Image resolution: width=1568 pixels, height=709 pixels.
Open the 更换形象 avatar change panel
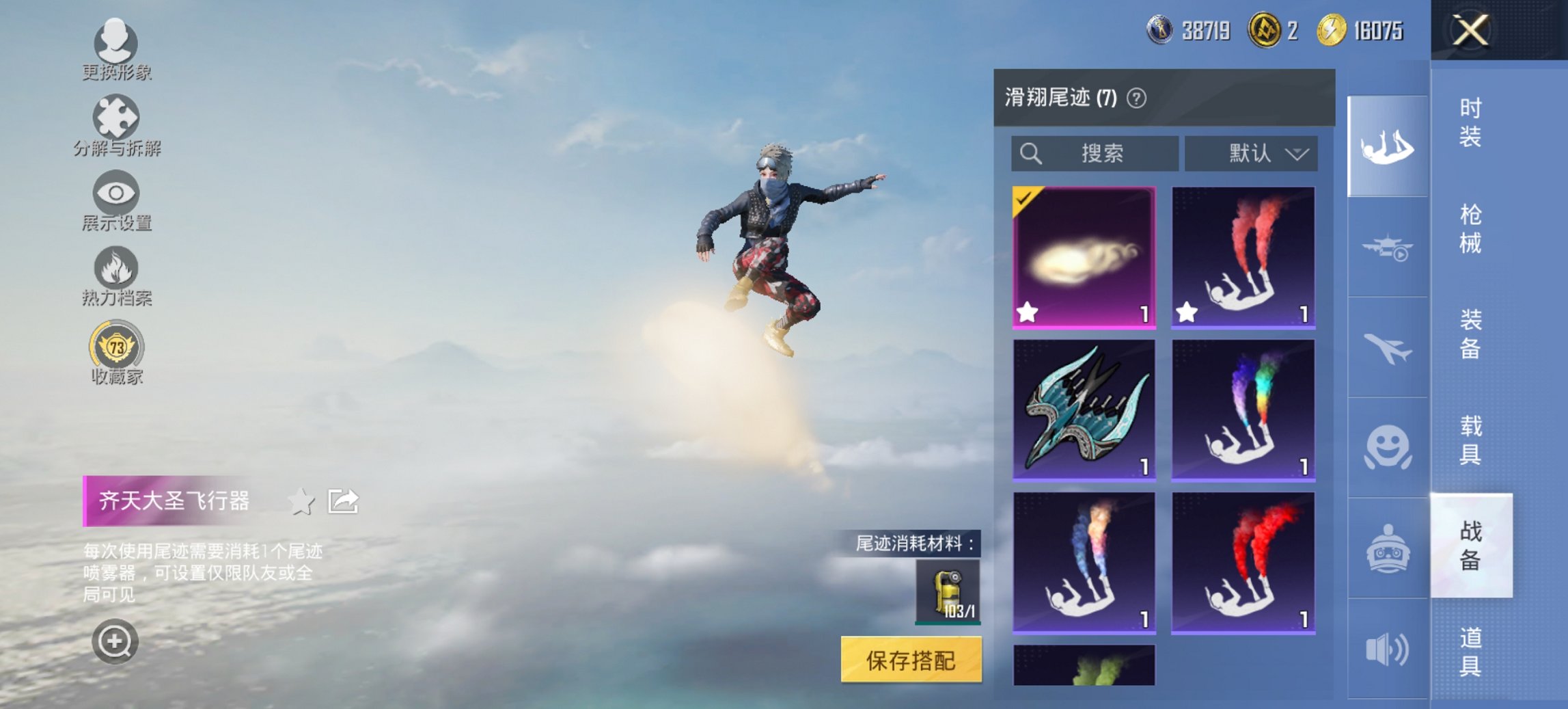tap(116, 42)
